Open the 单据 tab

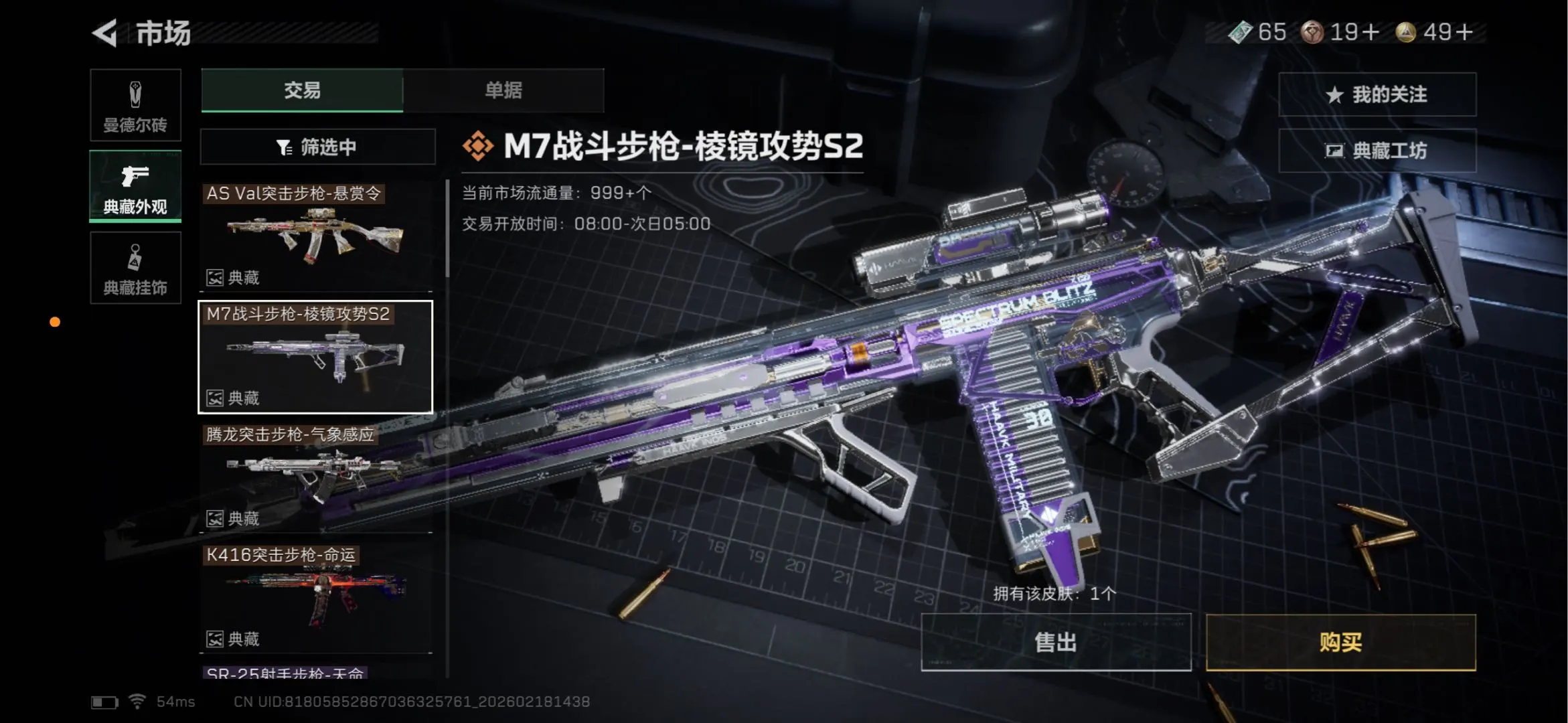(503, 90)
